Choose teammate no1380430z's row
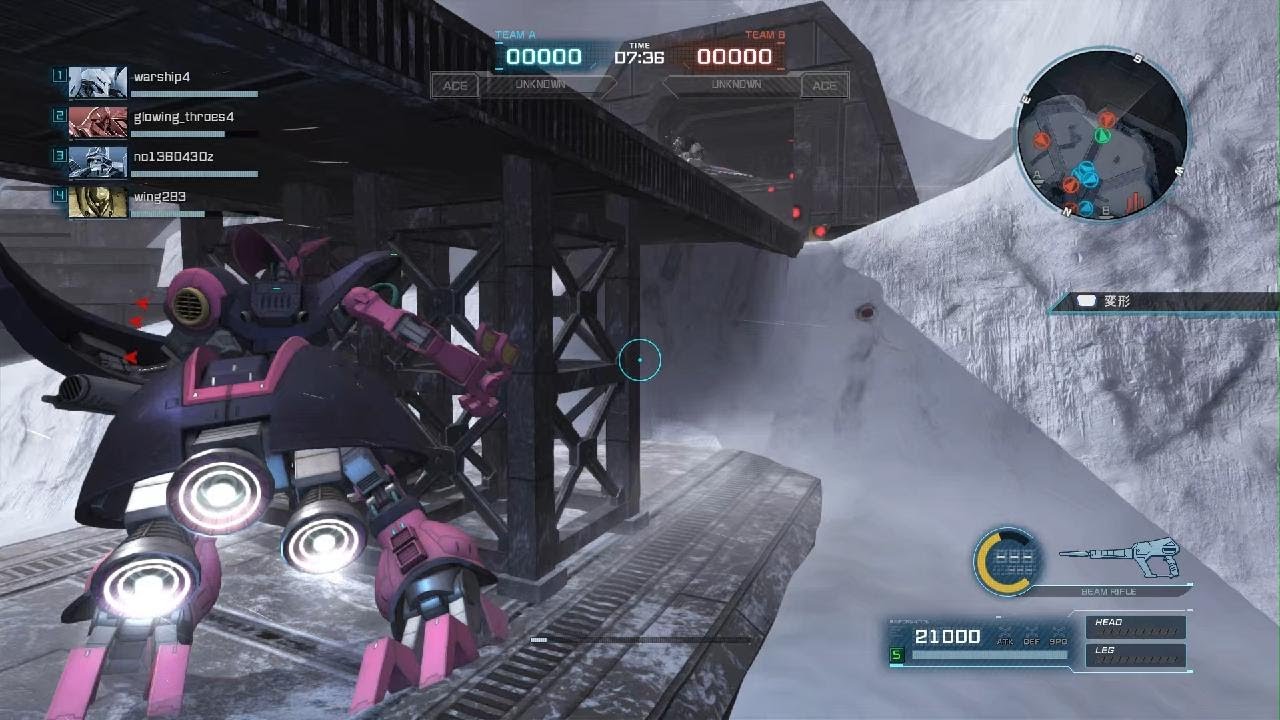The height and width of the screenshot is (720, 1280). pyautogui.click(x=174, y=157)
